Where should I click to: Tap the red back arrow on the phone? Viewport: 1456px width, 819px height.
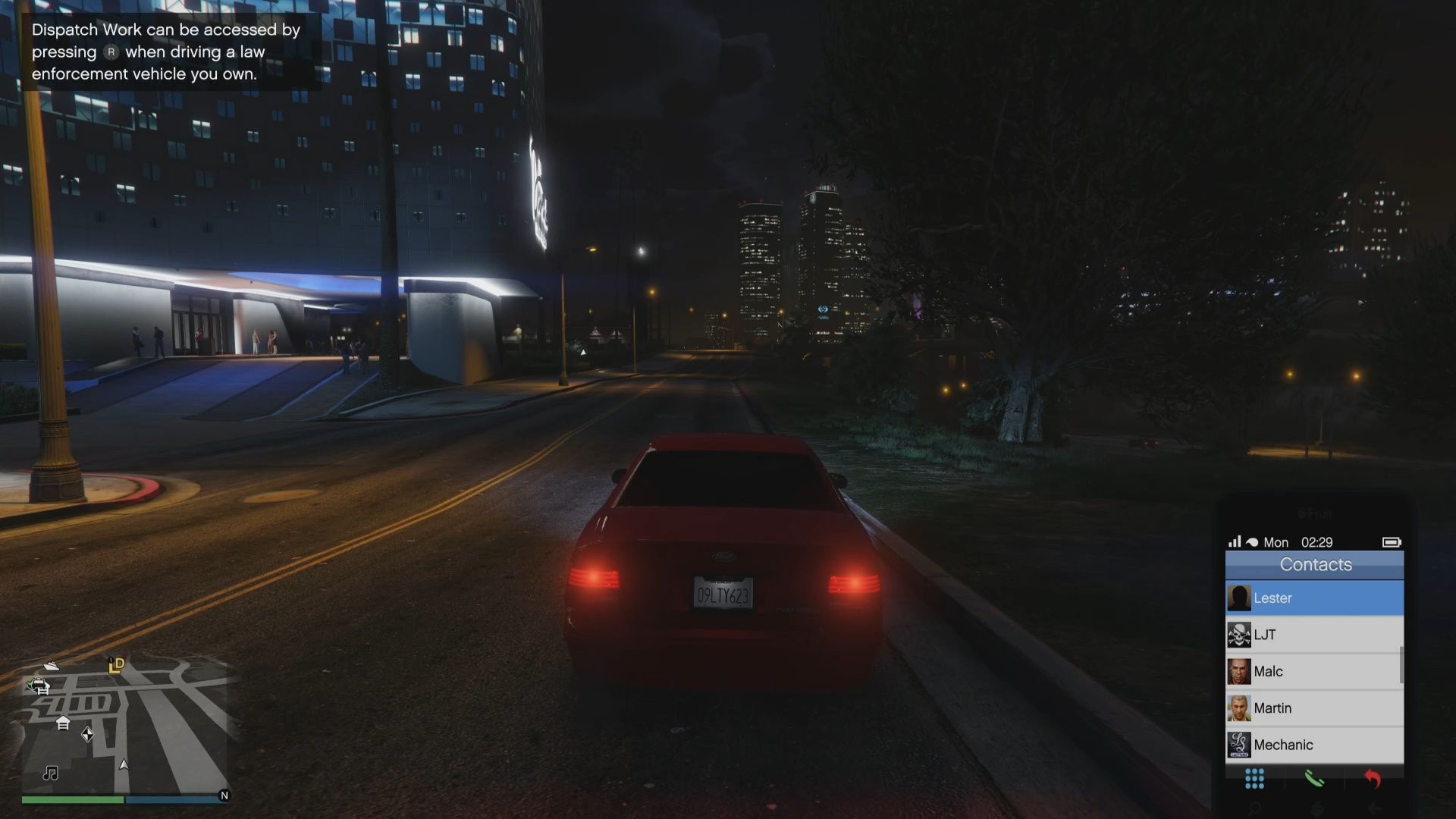tap(1372, 779)
